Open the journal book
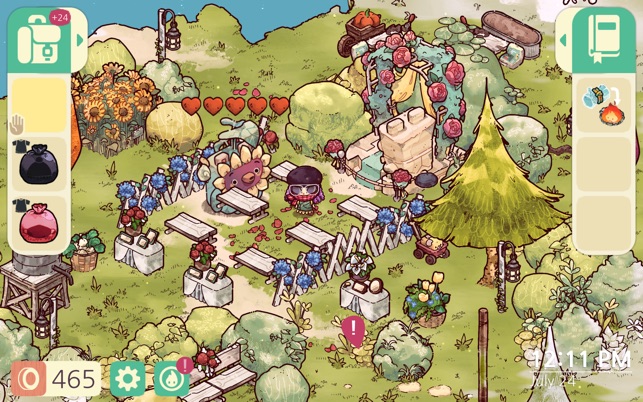The width and height of the screenshot is (643, 402). (603, 40)
